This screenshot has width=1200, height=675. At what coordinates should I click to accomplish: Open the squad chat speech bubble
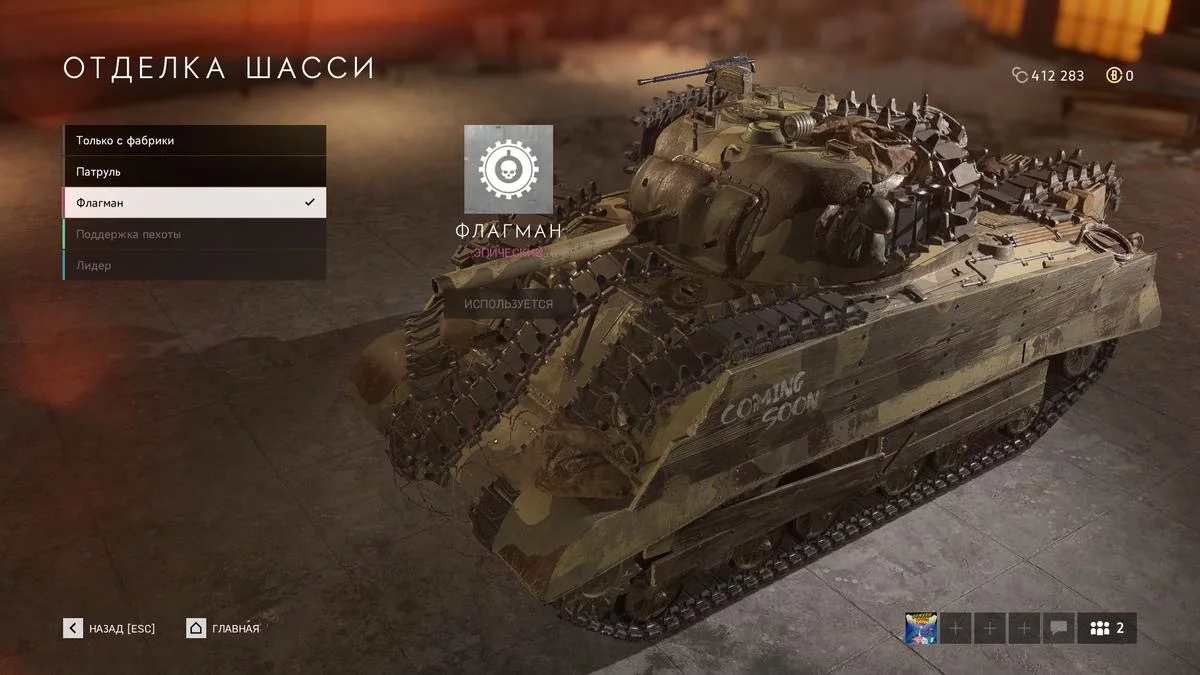pos(1058,628)
